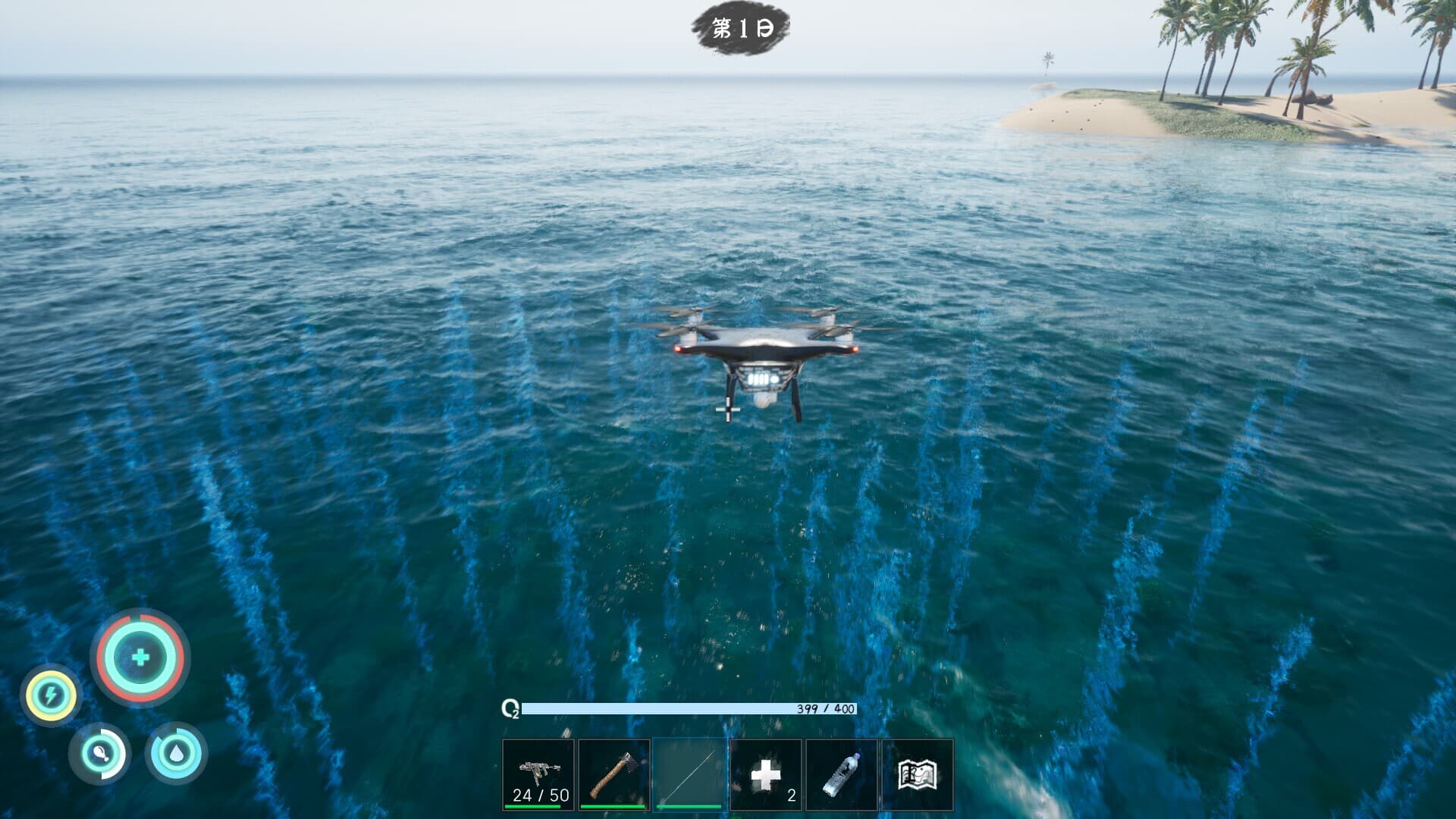Use the white cross medkit slot
Viewport: 1456px width, 819px height.
click(766, 774)
